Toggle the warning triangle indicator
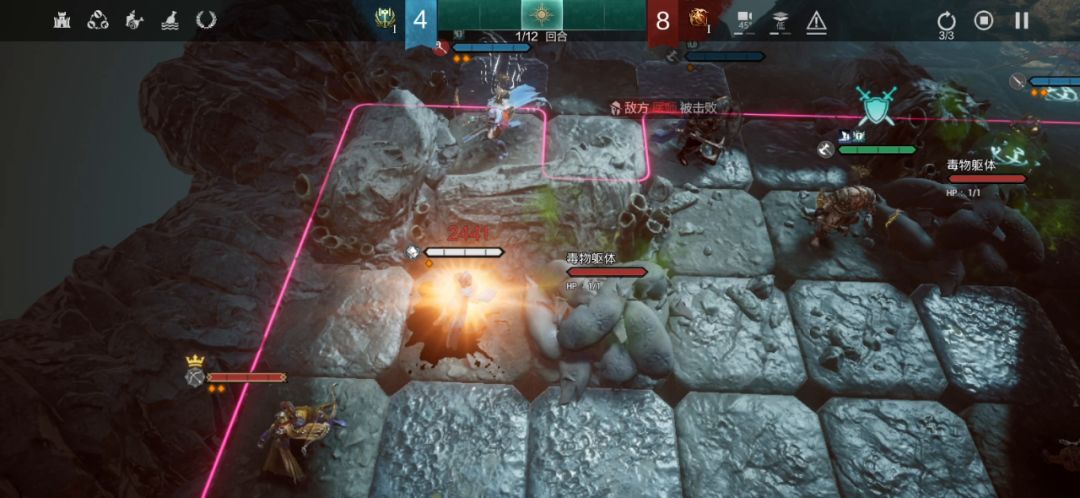Screen dimensions: 1080x498 pyautogui.click(x=816, y=21)
